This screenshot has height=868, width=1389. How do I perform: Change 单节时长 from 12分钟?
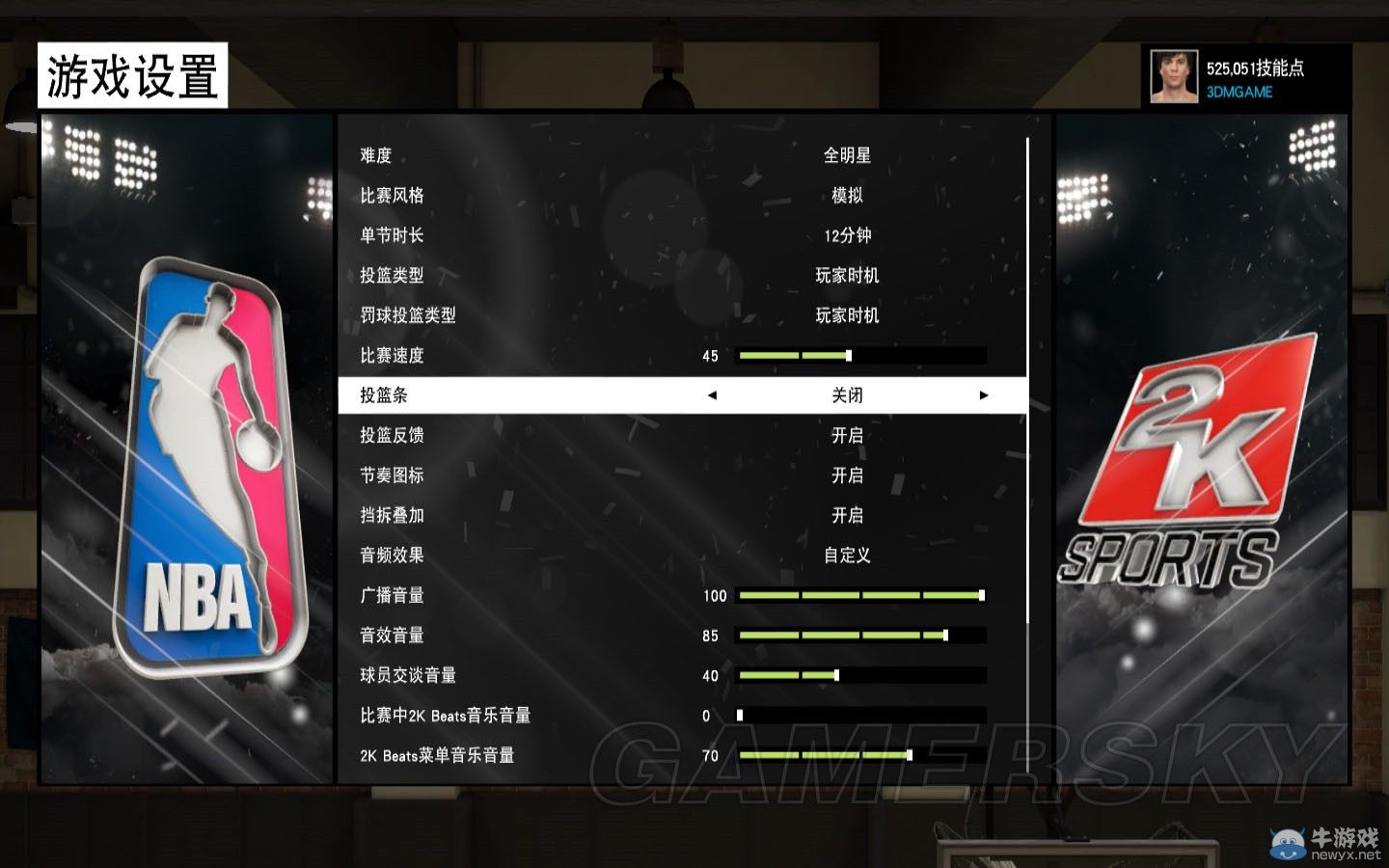click(x=847, y=235)
